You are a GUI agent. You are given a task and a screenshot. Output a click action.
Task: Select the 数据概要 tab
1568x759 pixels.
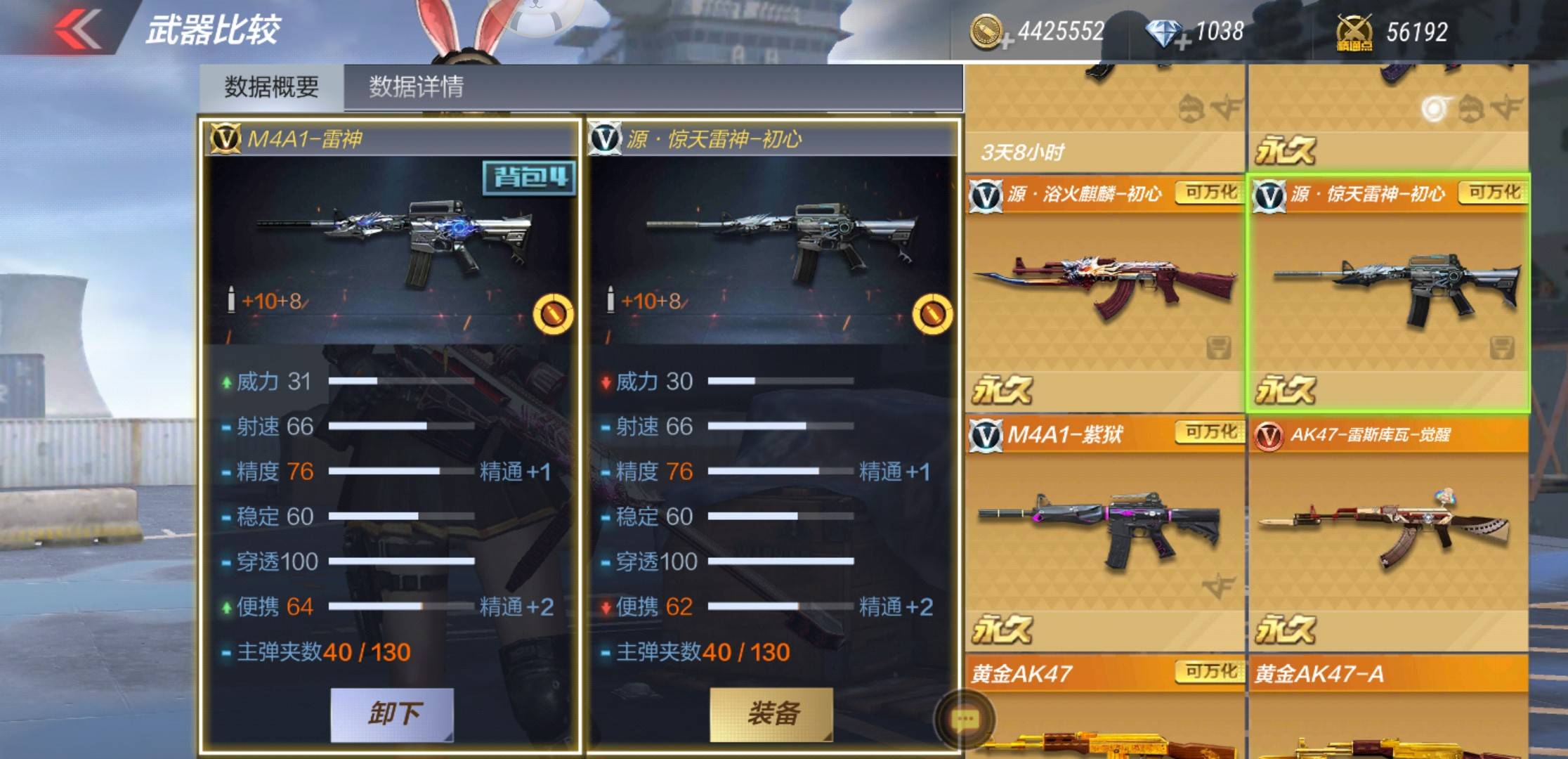click(x=271, y=87)
